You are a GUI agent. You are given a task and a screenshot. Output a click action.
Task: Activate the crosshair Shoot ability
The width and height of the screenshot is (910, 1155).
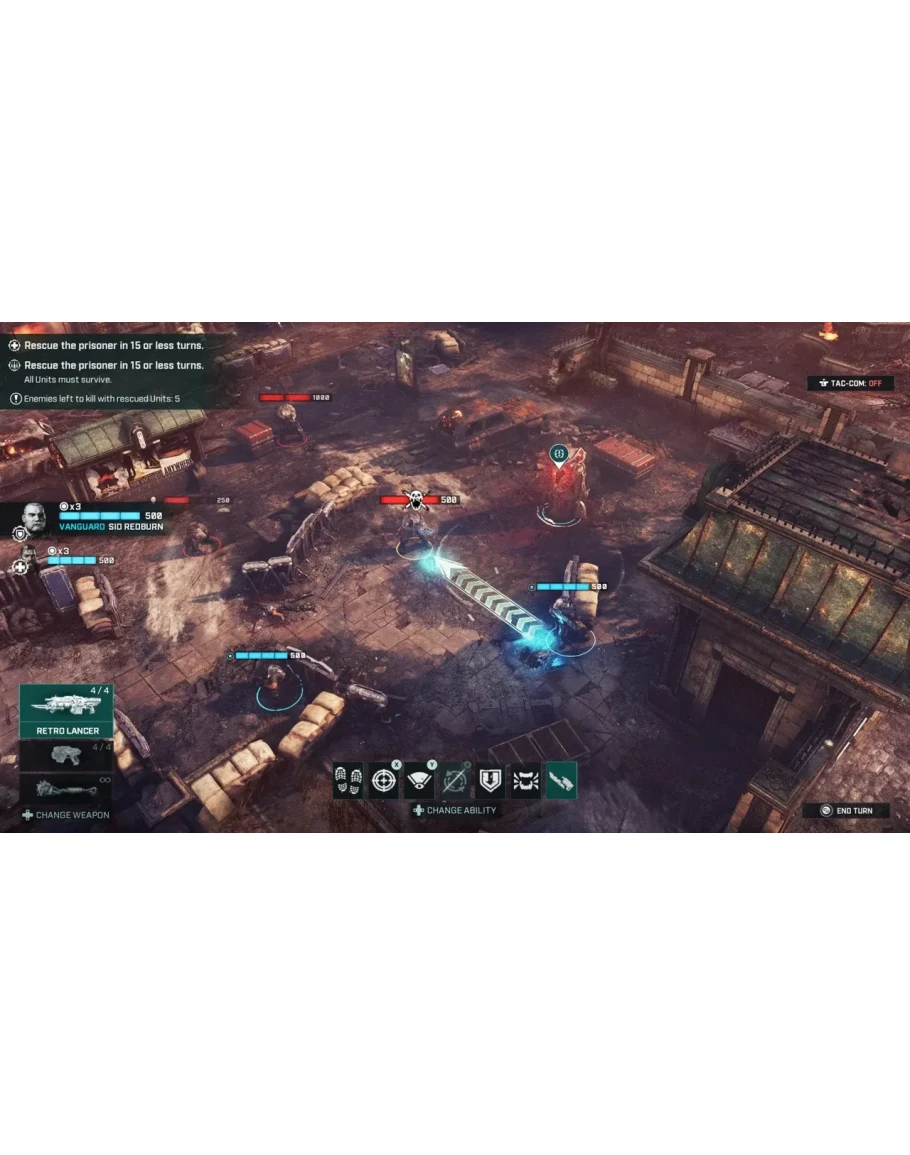click(384, 780)
